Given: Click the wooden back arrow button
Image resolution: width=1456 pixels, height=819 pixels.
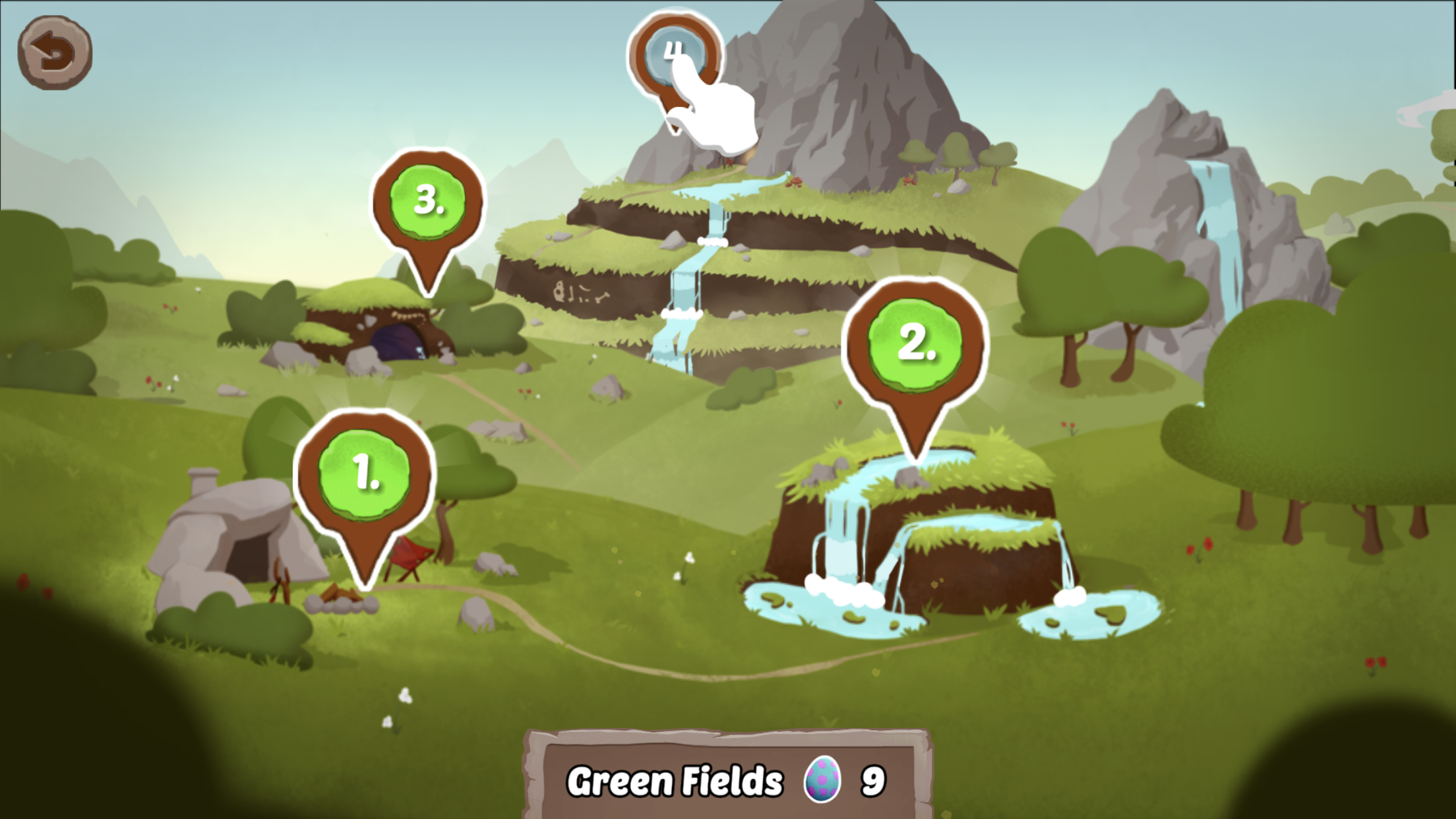Looking at the screenshot, I should point(55,53).
